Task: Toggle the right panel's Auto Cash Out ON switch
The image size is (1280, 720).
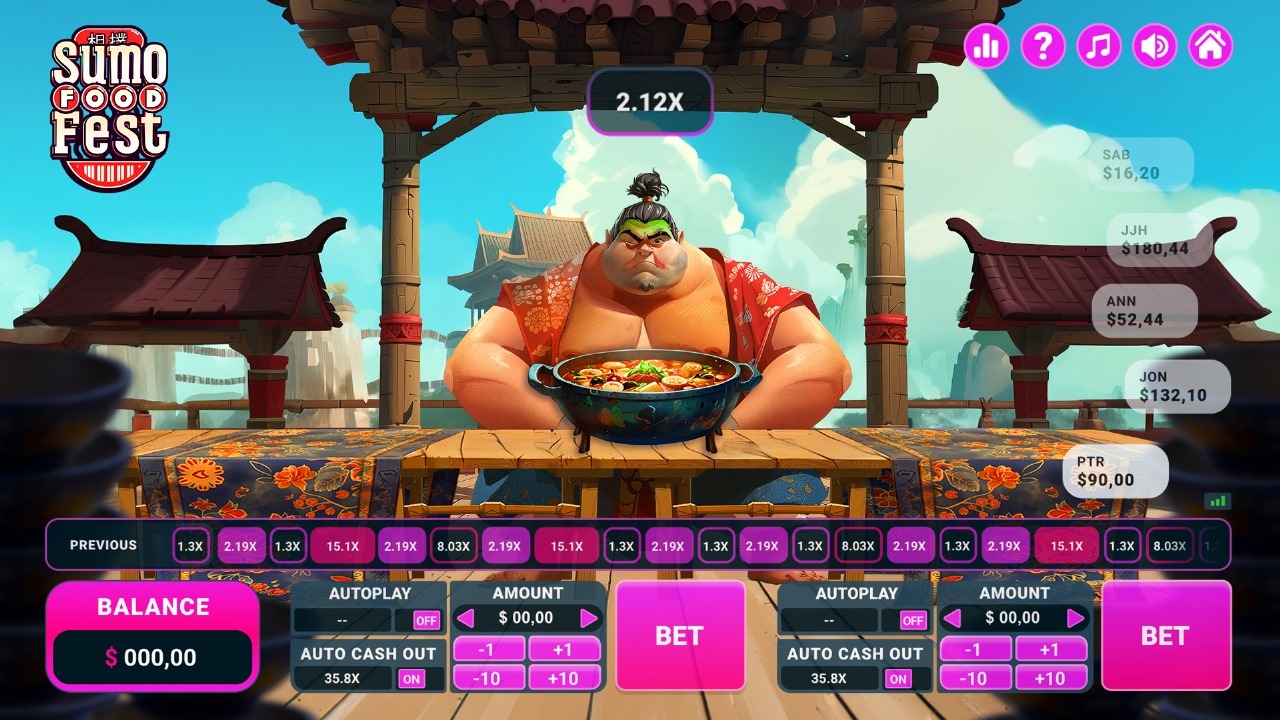Action: tap(898, 679)
